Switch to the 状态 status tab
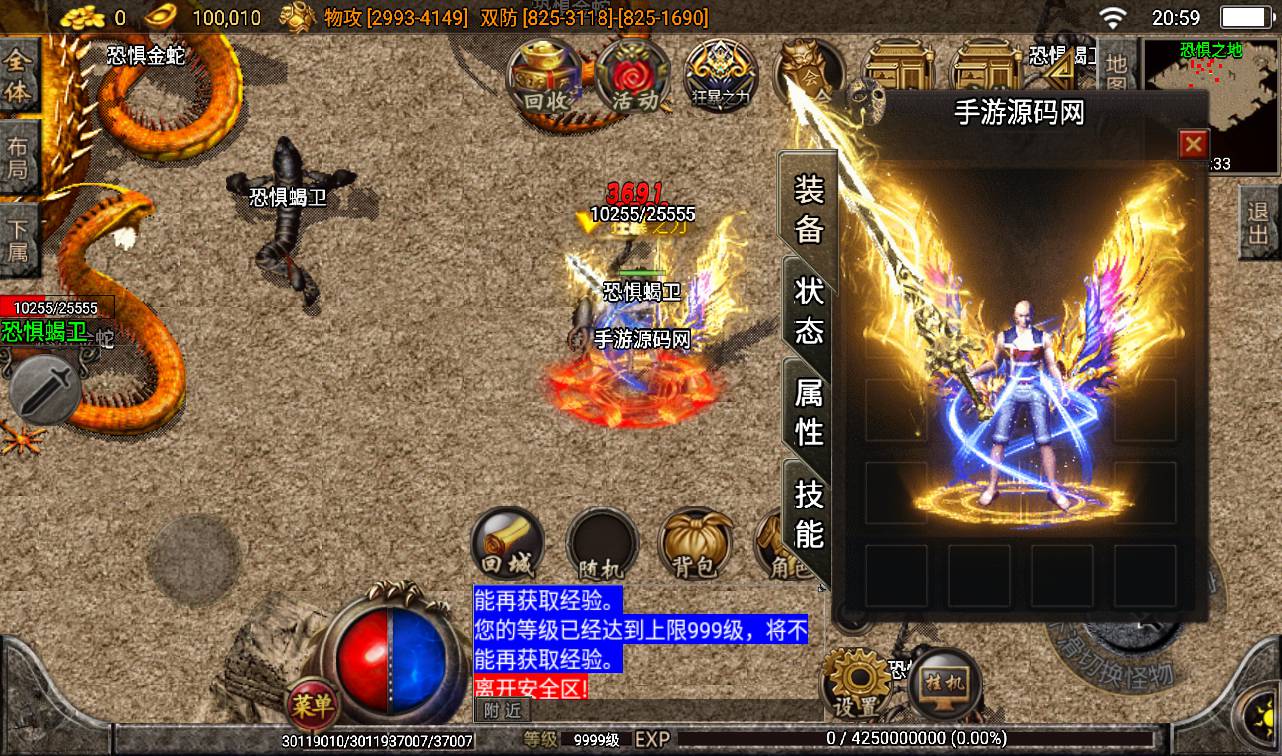Image resolution: width=1282 pixels, height=756 pixels. pyautogui.click(x=808, y=310)
